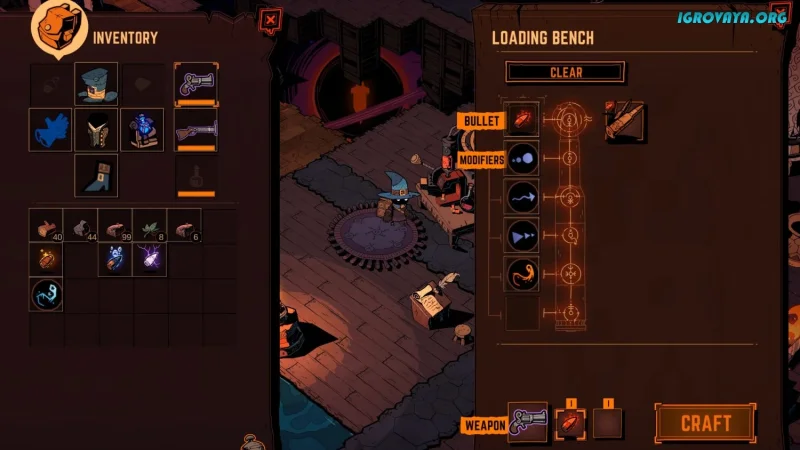Select the item stack showing 99
This screenshot has width=800, height=450.
tap(116, 226)
